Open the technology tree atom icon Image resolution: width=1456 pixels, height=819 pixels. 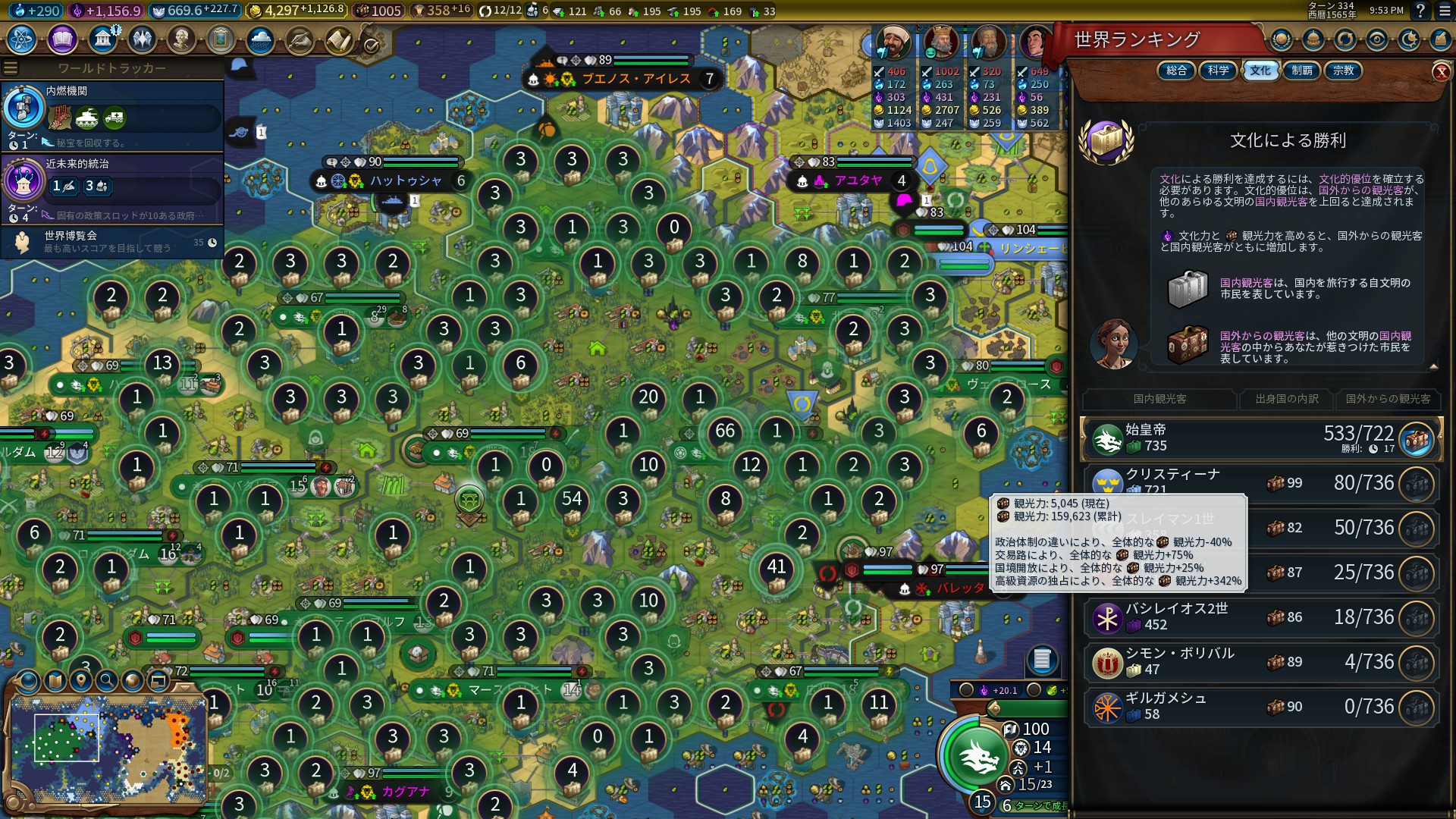tap(22, 39)
